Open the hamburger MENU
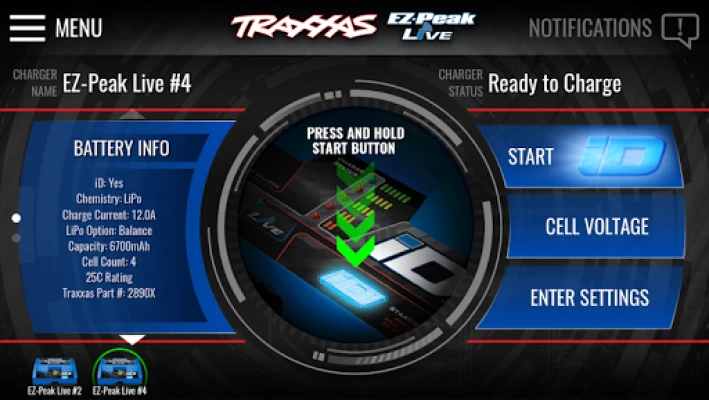The width and height of the screenshot is (709, 400). [28, 28]
